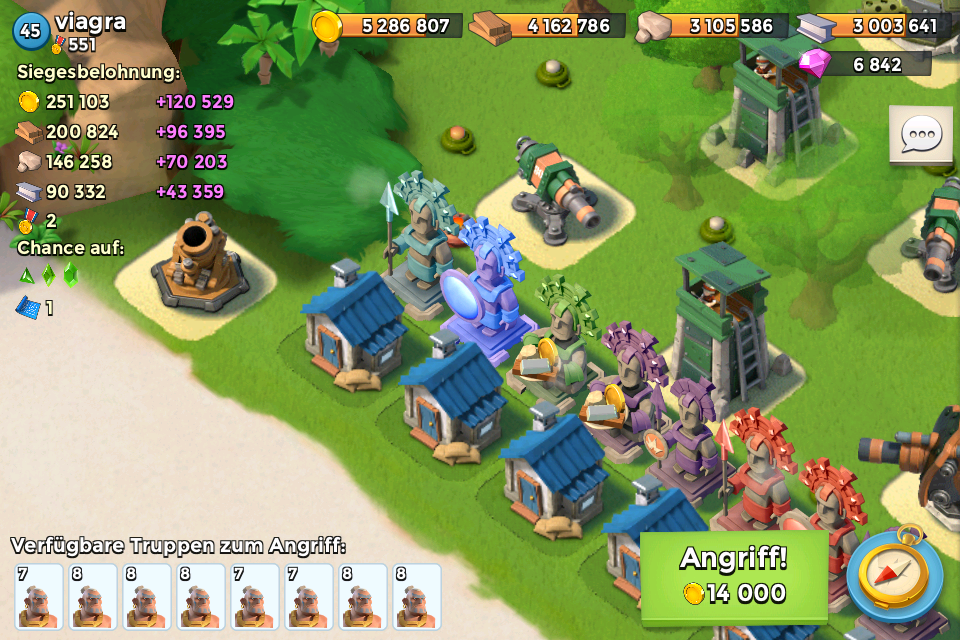Tap the compass to return to map
960x640 pixels.
(894, 577)
